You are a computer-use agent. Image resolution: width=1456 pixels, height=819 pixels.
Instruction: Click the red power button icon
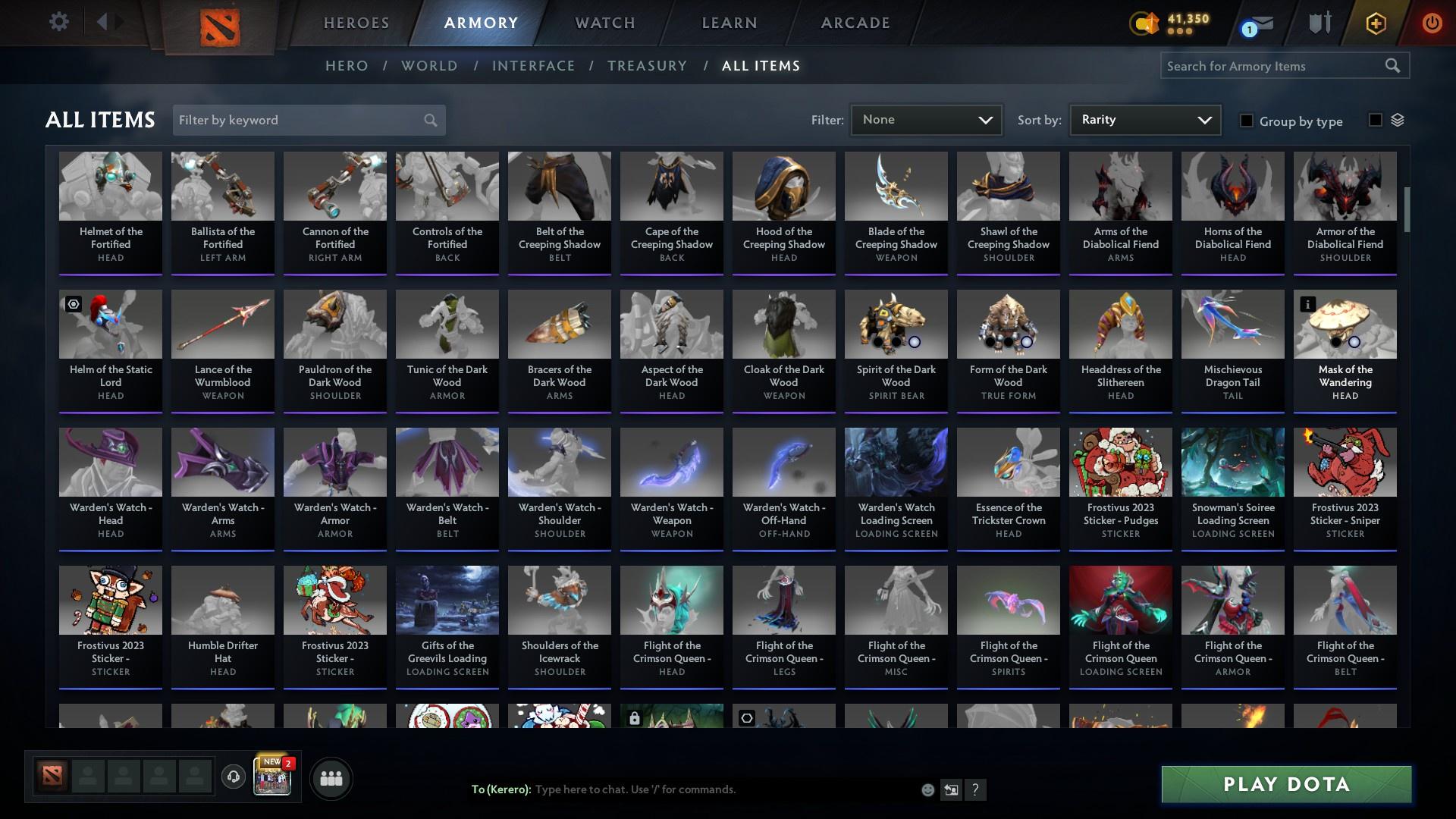[1432, 23]
